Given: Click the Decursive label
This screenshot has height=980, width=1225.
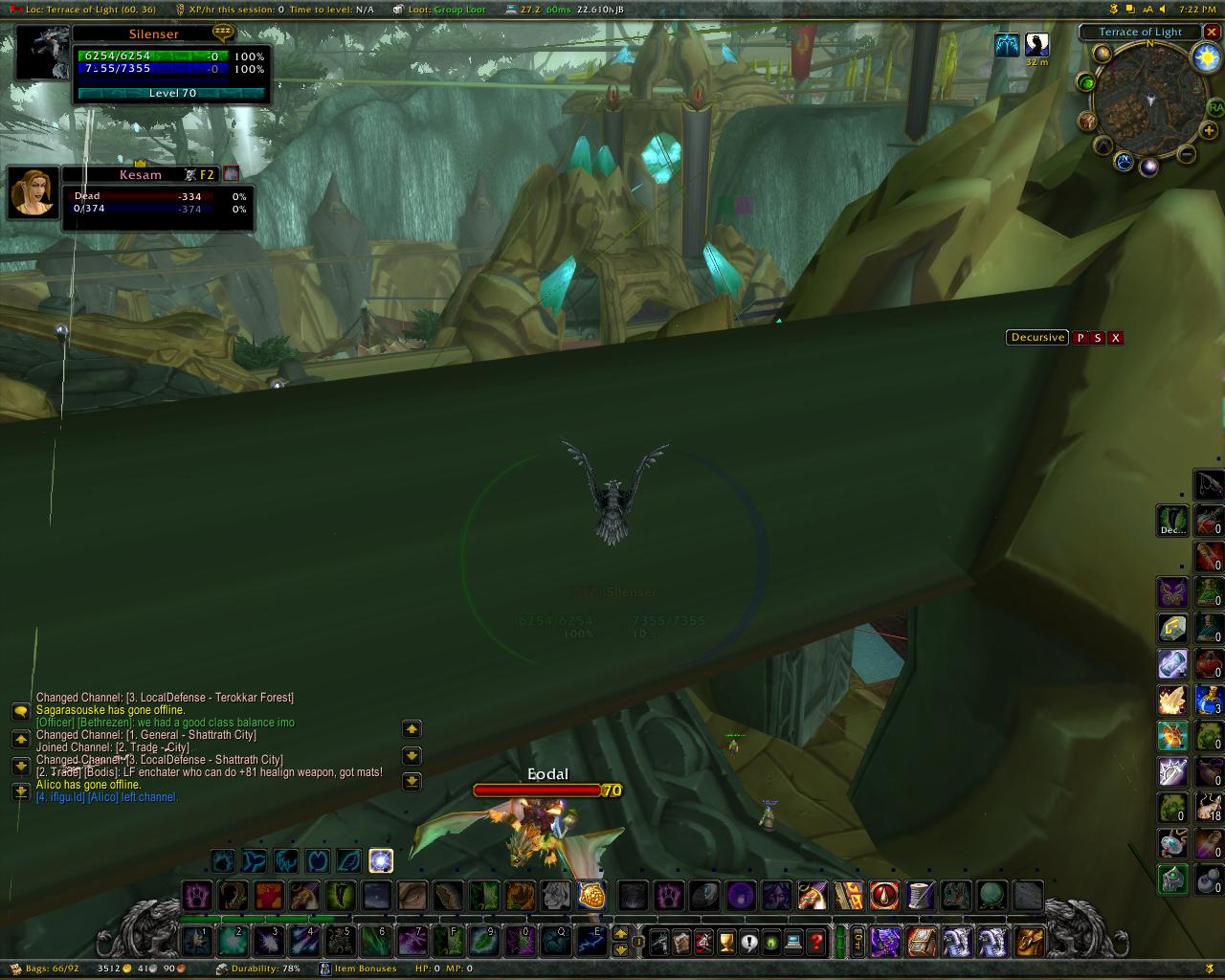Looking at the screenshot, I should (1037, 338).
